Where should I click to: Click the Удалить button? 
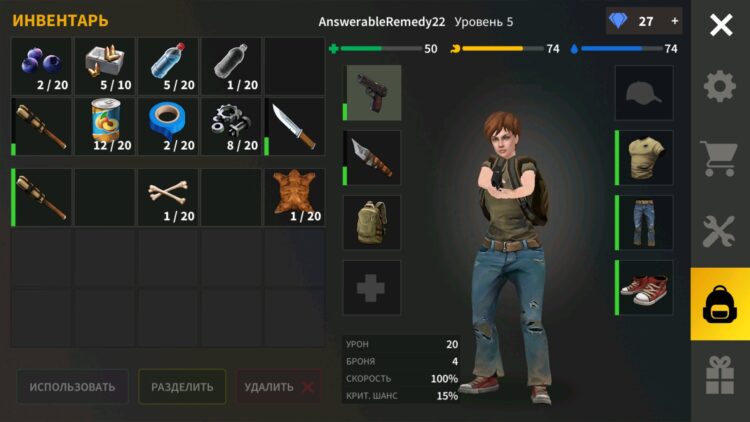click(x=279, y=387)
